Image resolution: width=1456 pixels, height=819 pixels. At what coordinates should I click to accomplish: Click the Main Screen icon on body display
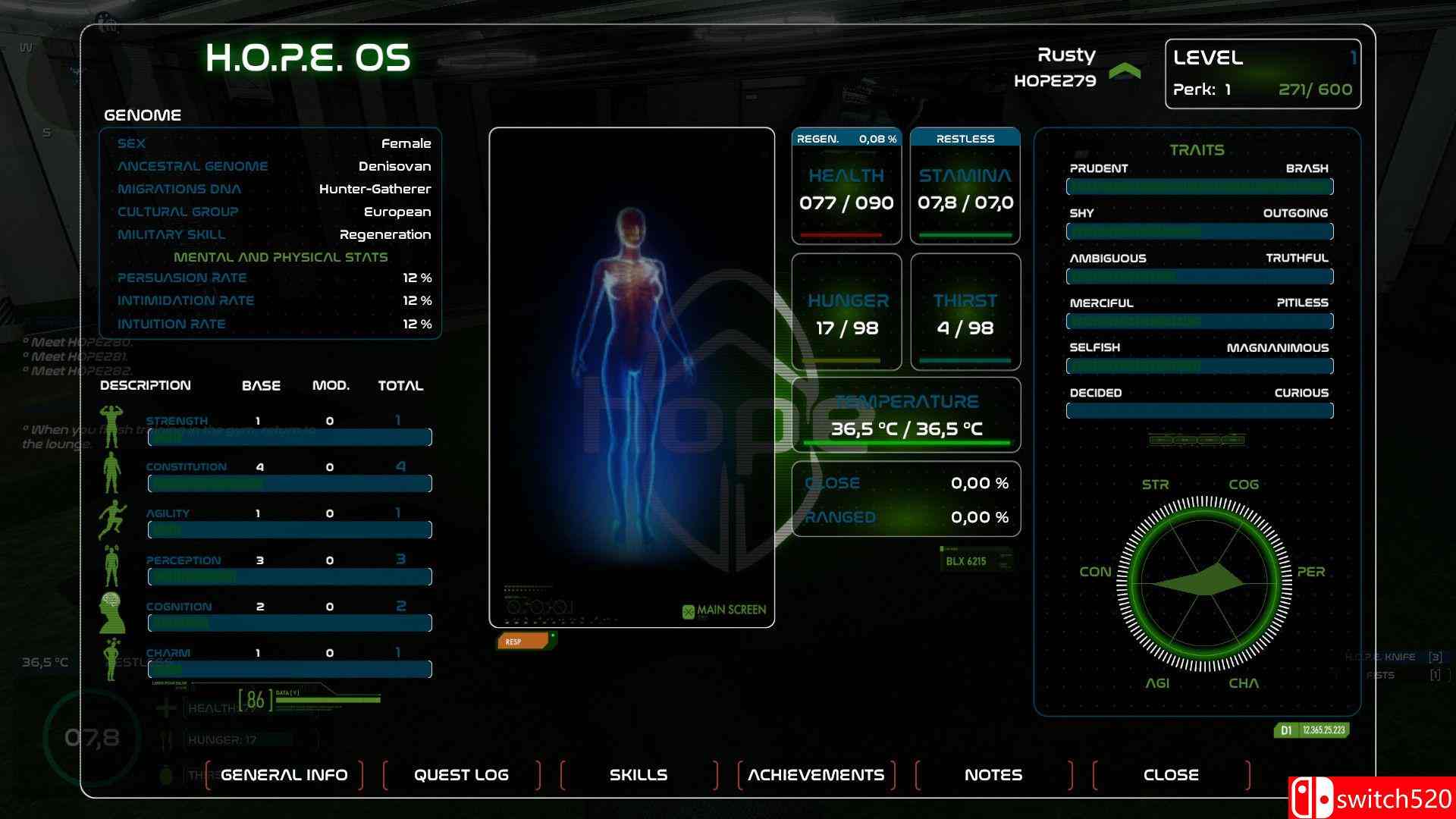(689, 609)
